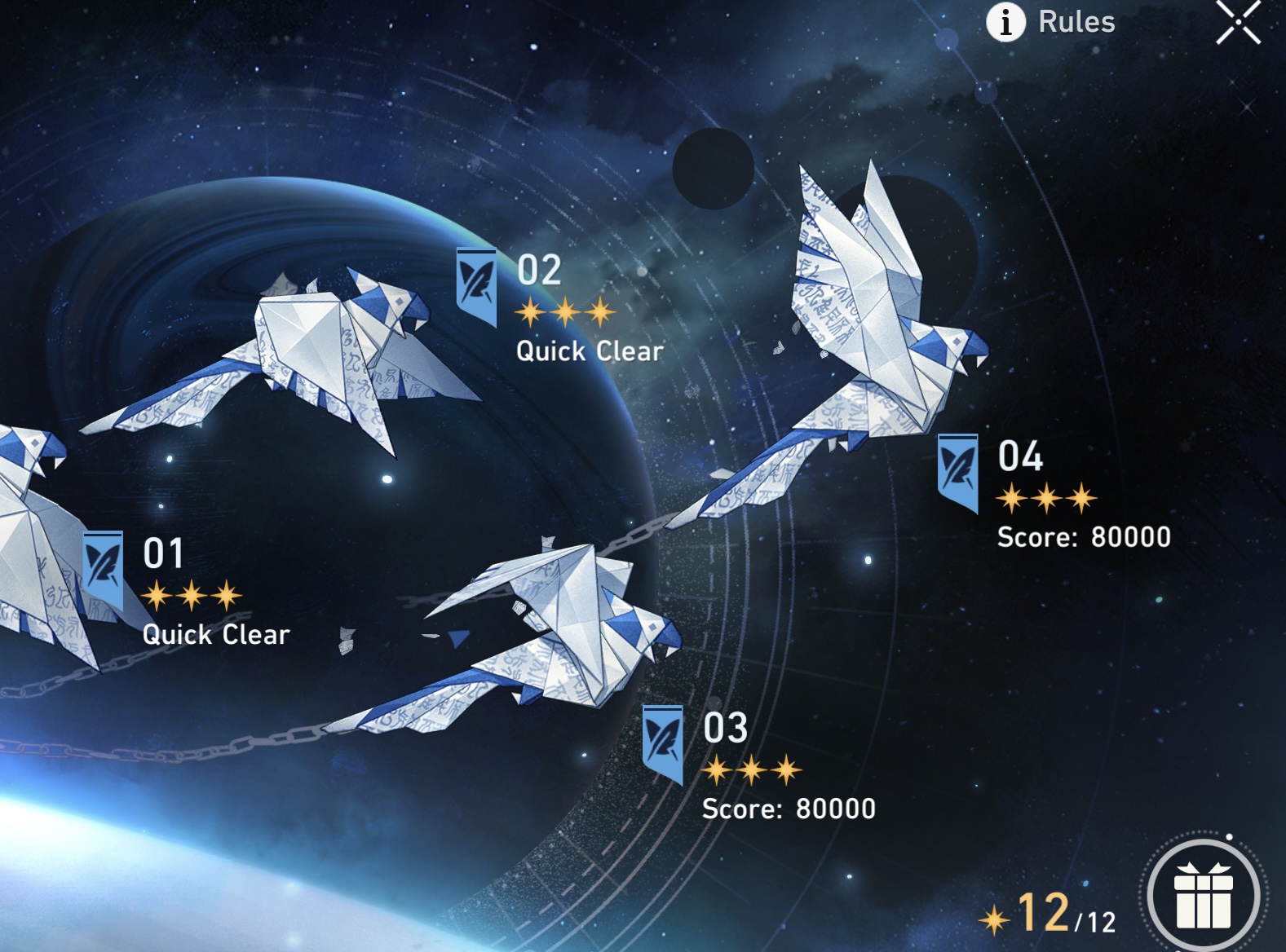This screenshot has height=952, width=1286.
Task: Click the Rules text label
Action: tap(1076, 22)
